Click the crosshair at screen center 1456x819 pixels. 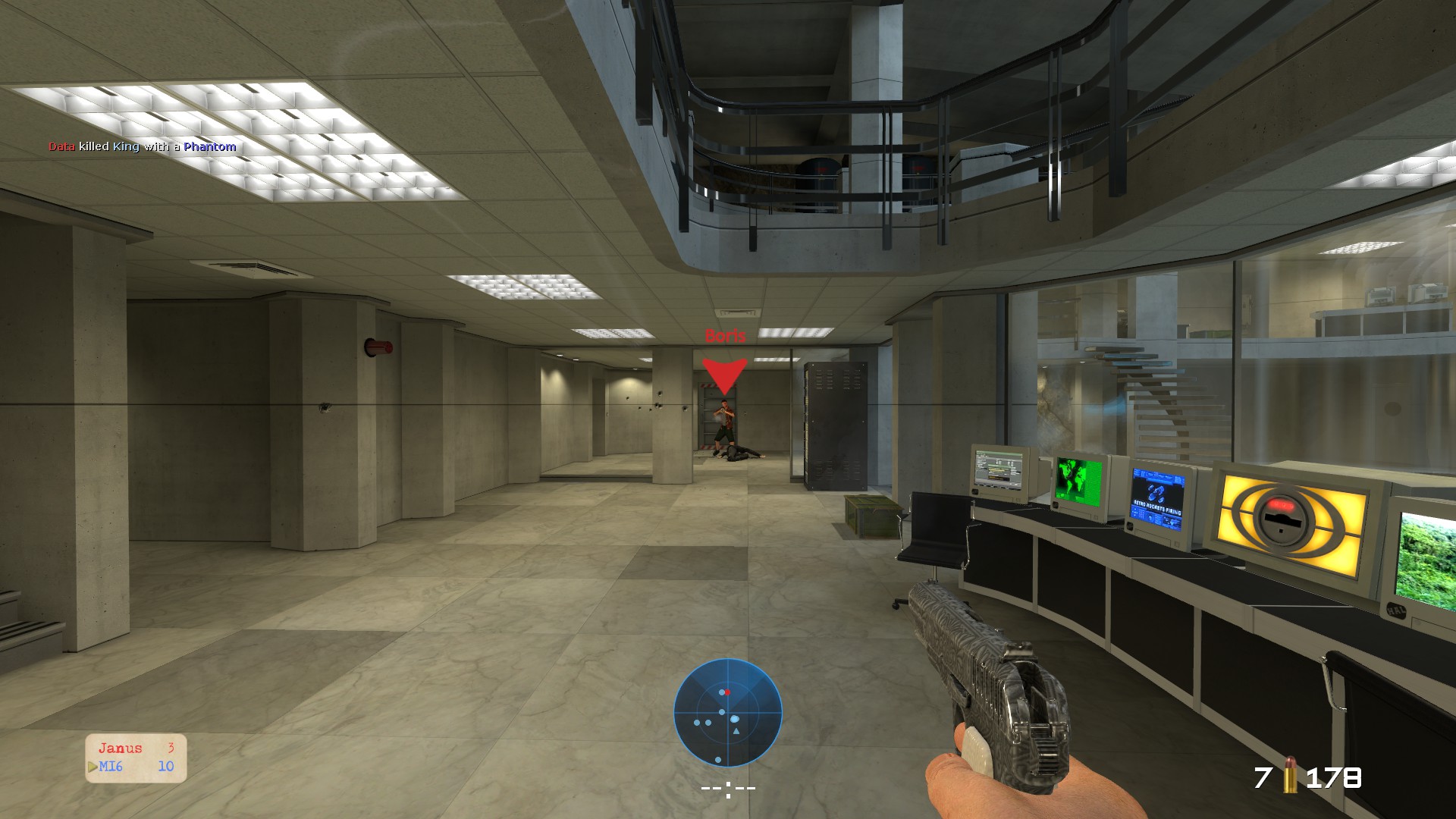(728, 787)
